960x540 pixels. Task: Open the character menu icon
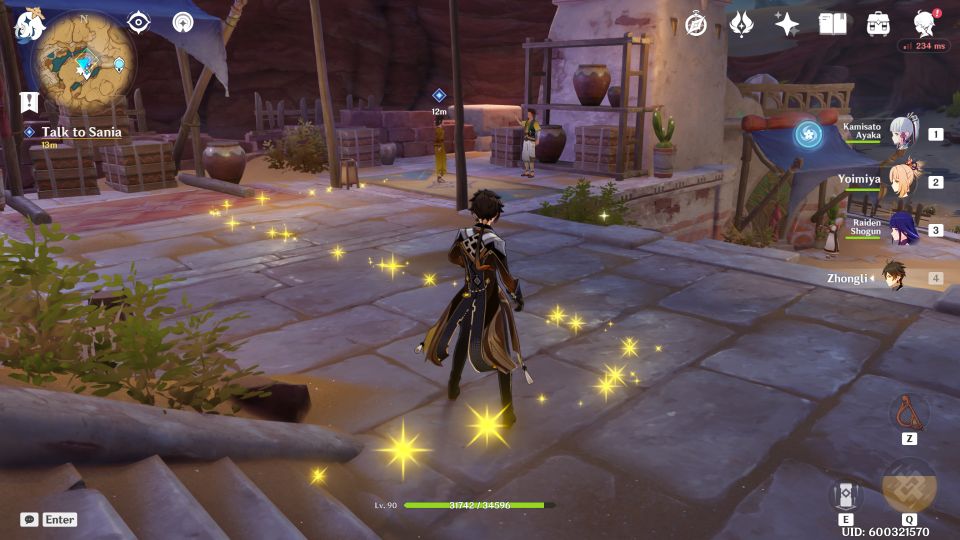[925, 23]
